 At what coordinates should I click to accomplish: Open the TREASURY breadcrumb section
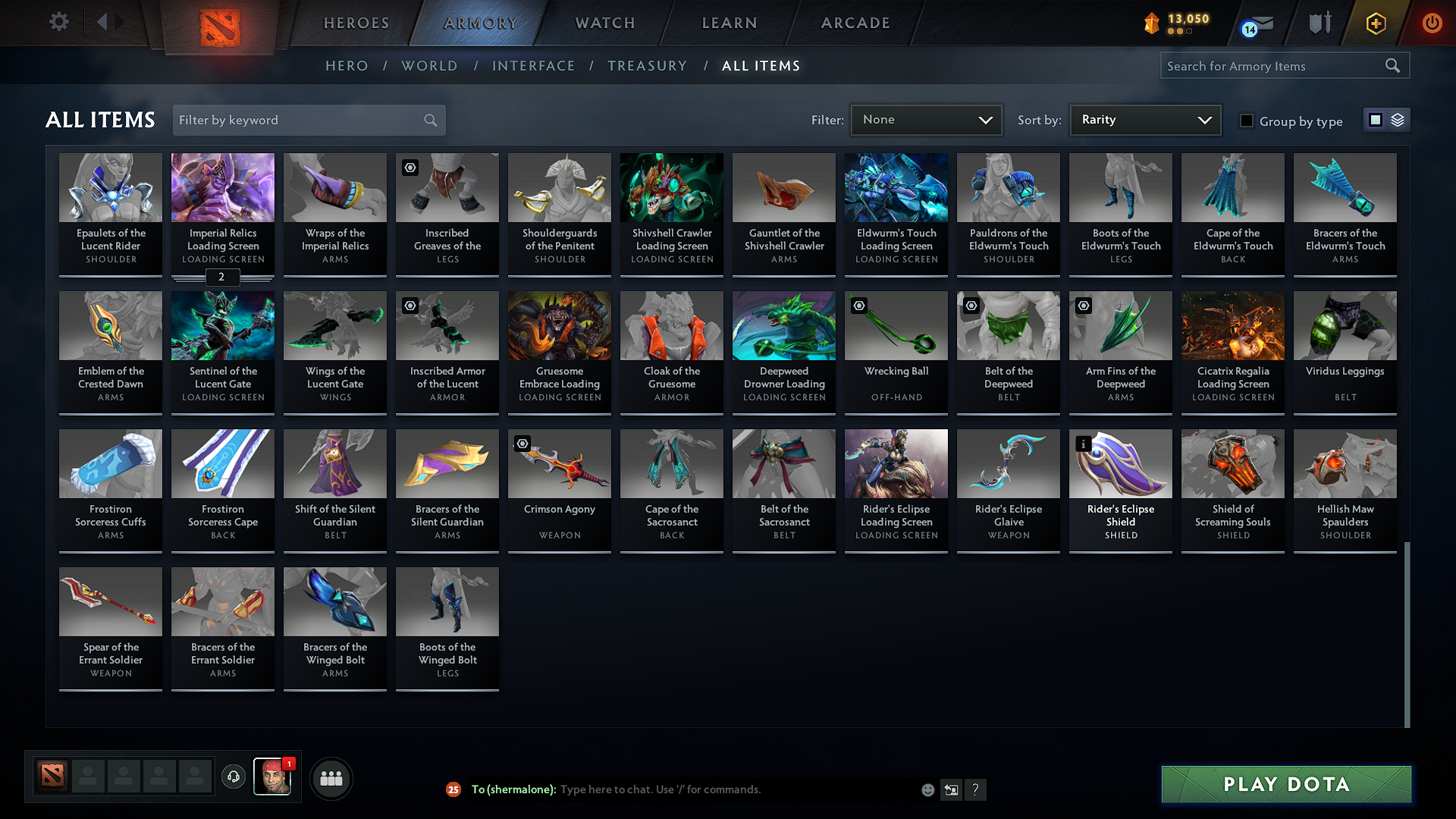pyautogui.click(x=647, y=66)
